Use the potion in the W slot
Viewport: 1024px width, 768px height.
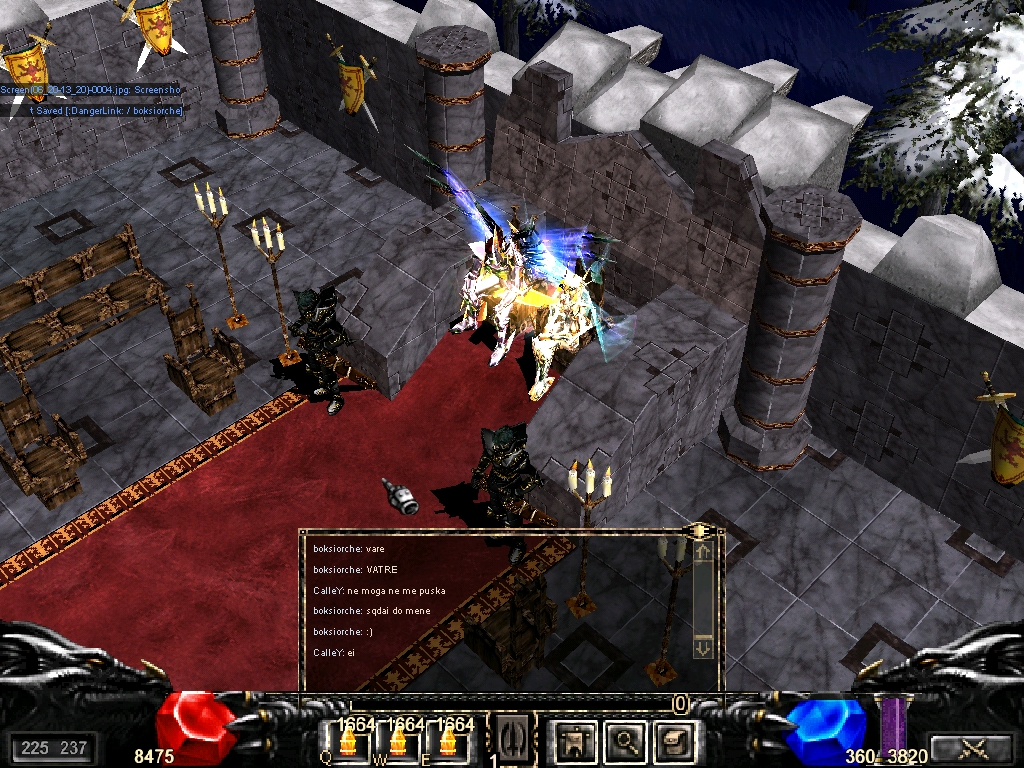[x=398, y=742]
